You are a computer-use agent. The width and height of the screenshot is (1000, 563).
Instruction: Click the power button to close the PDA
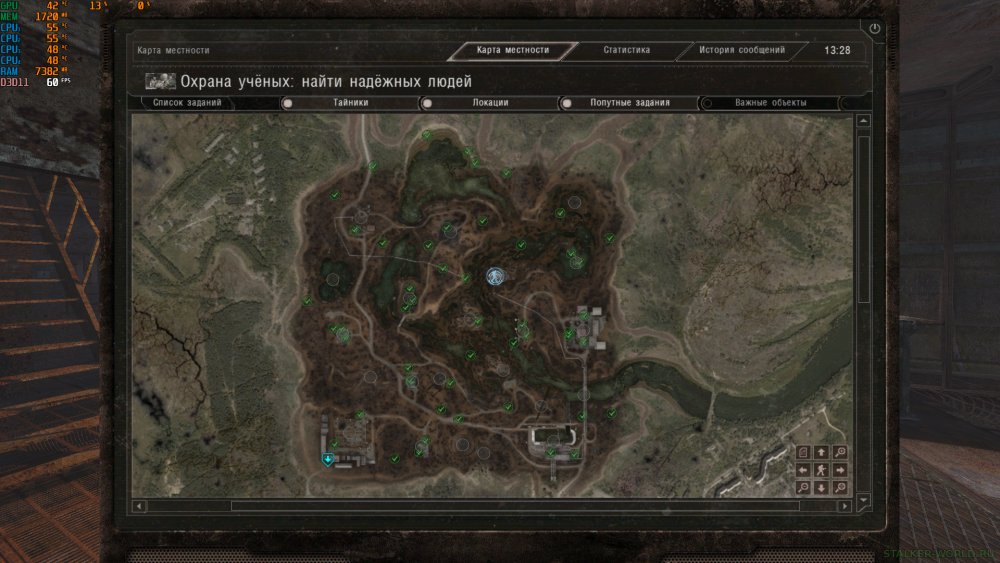[875, 30]
